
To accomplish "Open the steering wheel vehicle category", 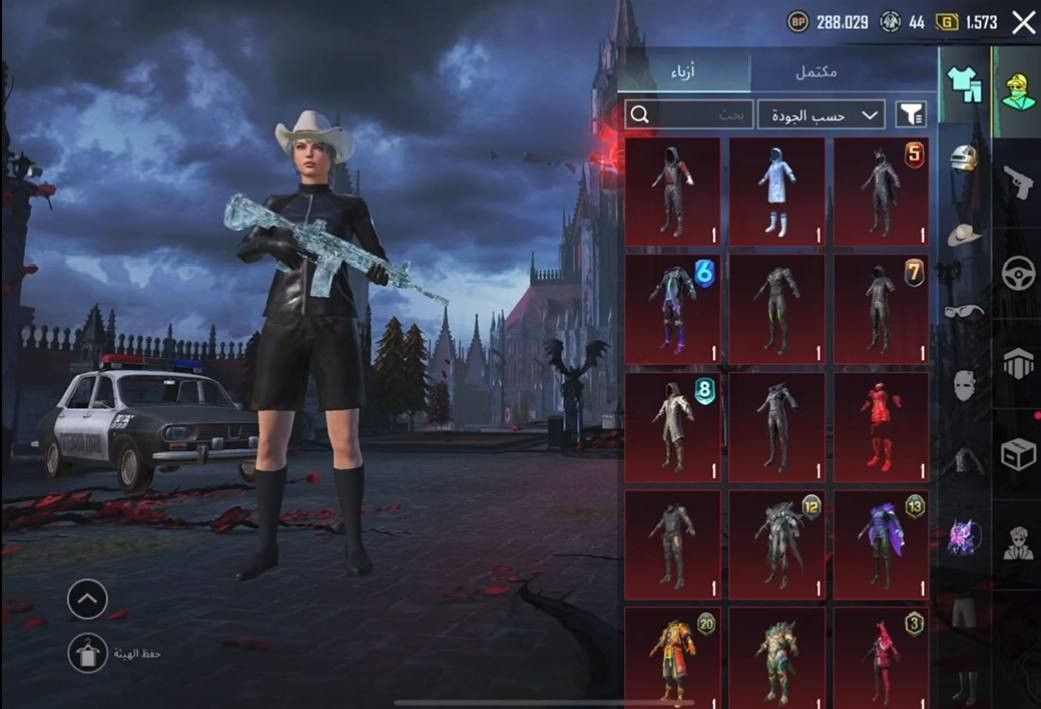I will [1017, 272].
